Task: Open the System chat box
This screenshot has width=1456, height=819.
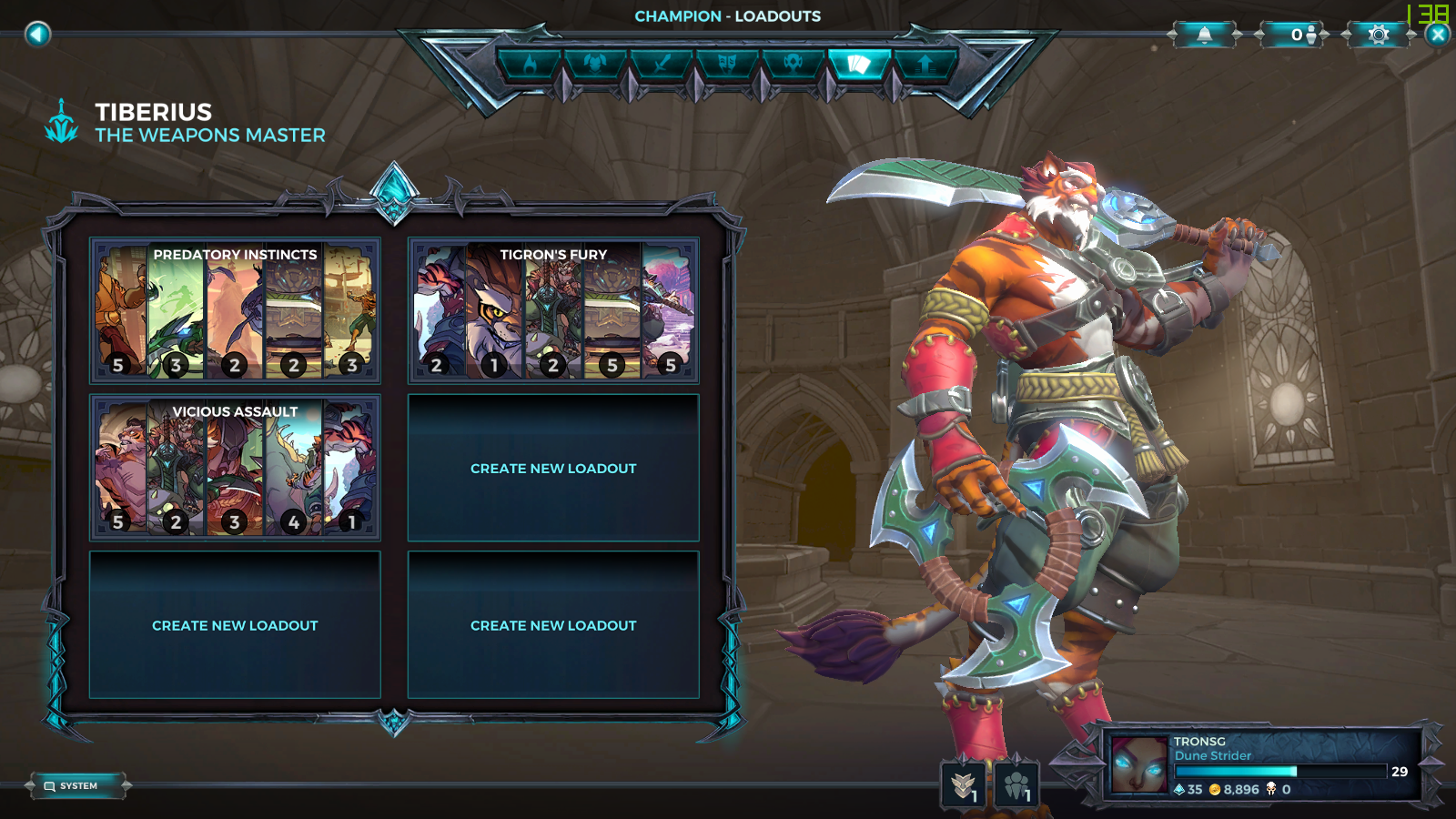Action: click(77, 785)
